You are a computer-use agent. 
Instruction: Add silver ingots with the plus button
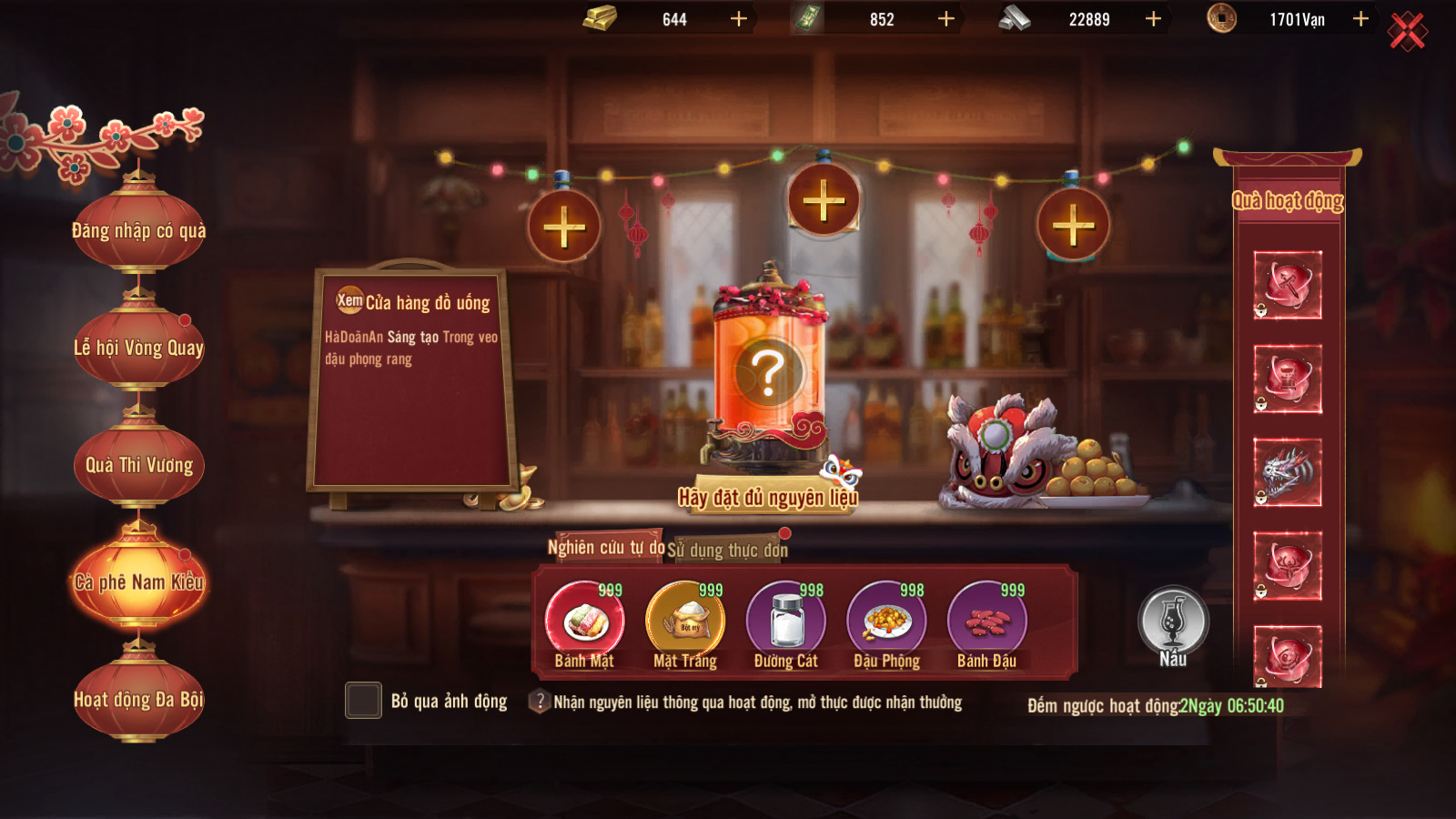point(1153,19)
